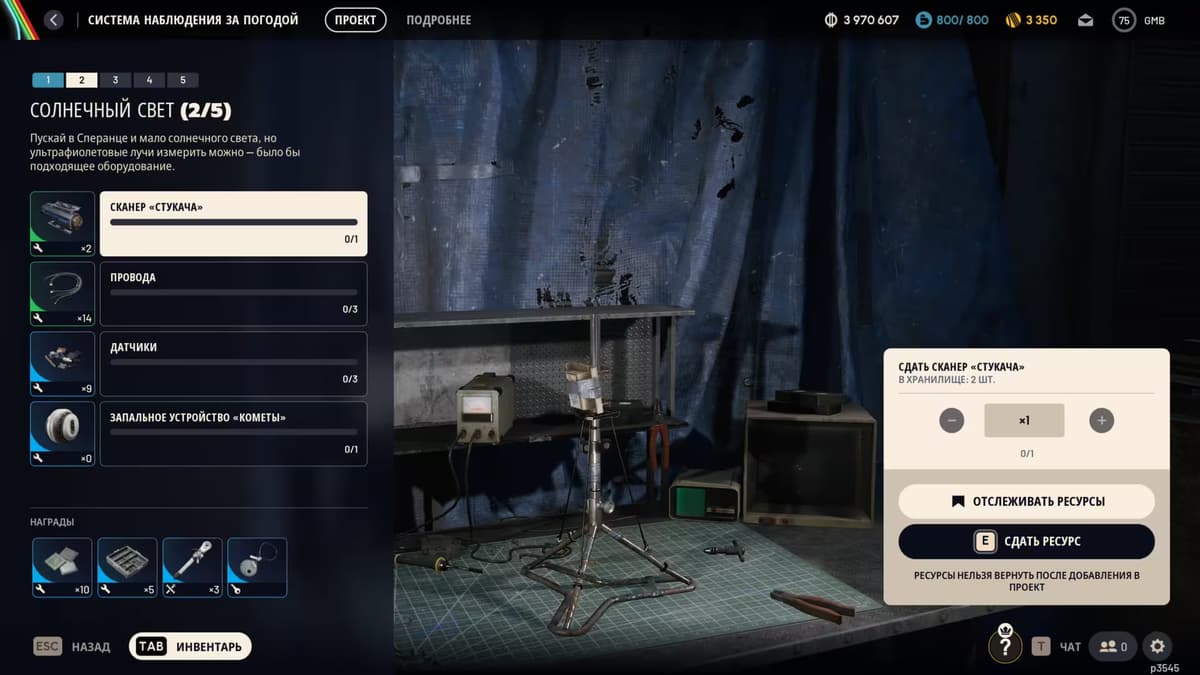The height and width of the screenshot is (675, 1200).
Task: Submit the resource with СДАТЬ РЕСУРС
Action: pyautogui.click(x=1026, y=542)
